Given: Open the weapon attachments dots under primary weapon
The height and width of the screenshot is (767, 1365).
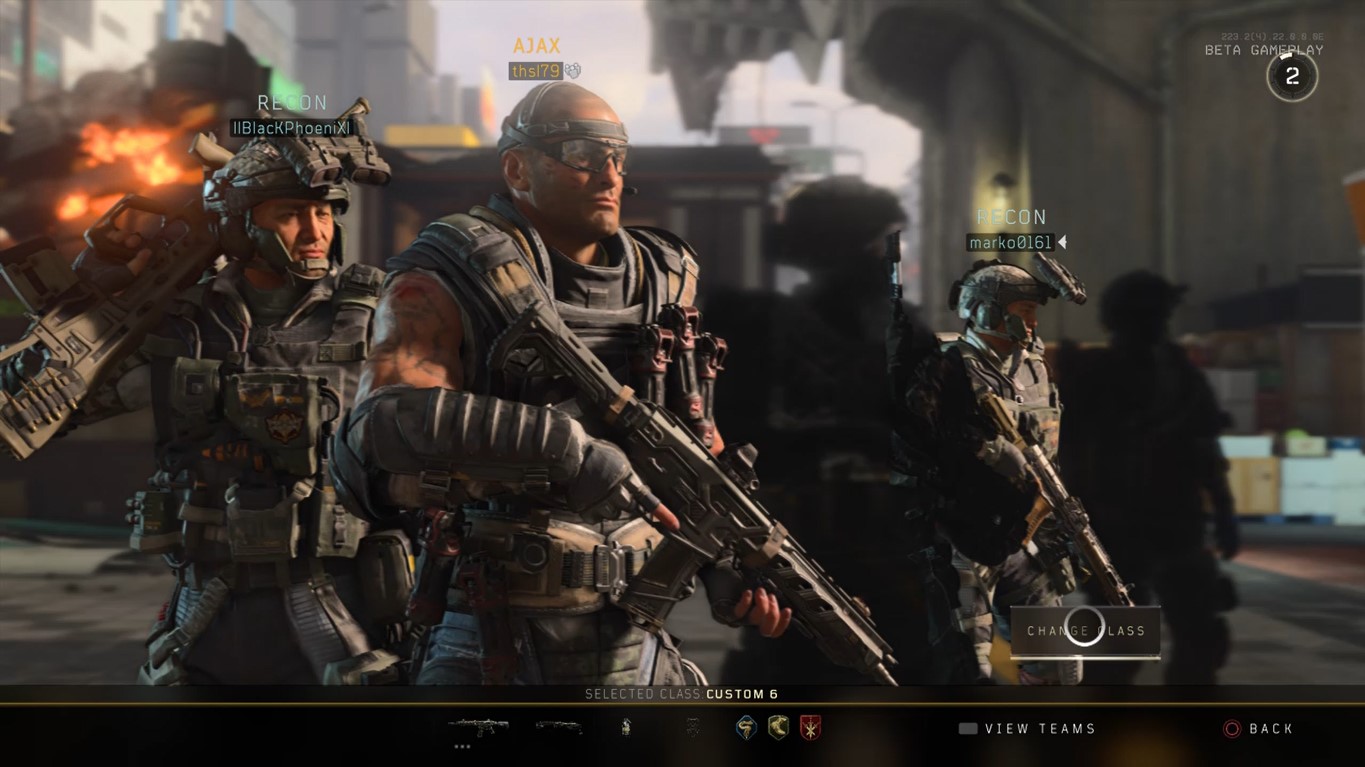Looking at the screenshot, I should coord(462,746).
